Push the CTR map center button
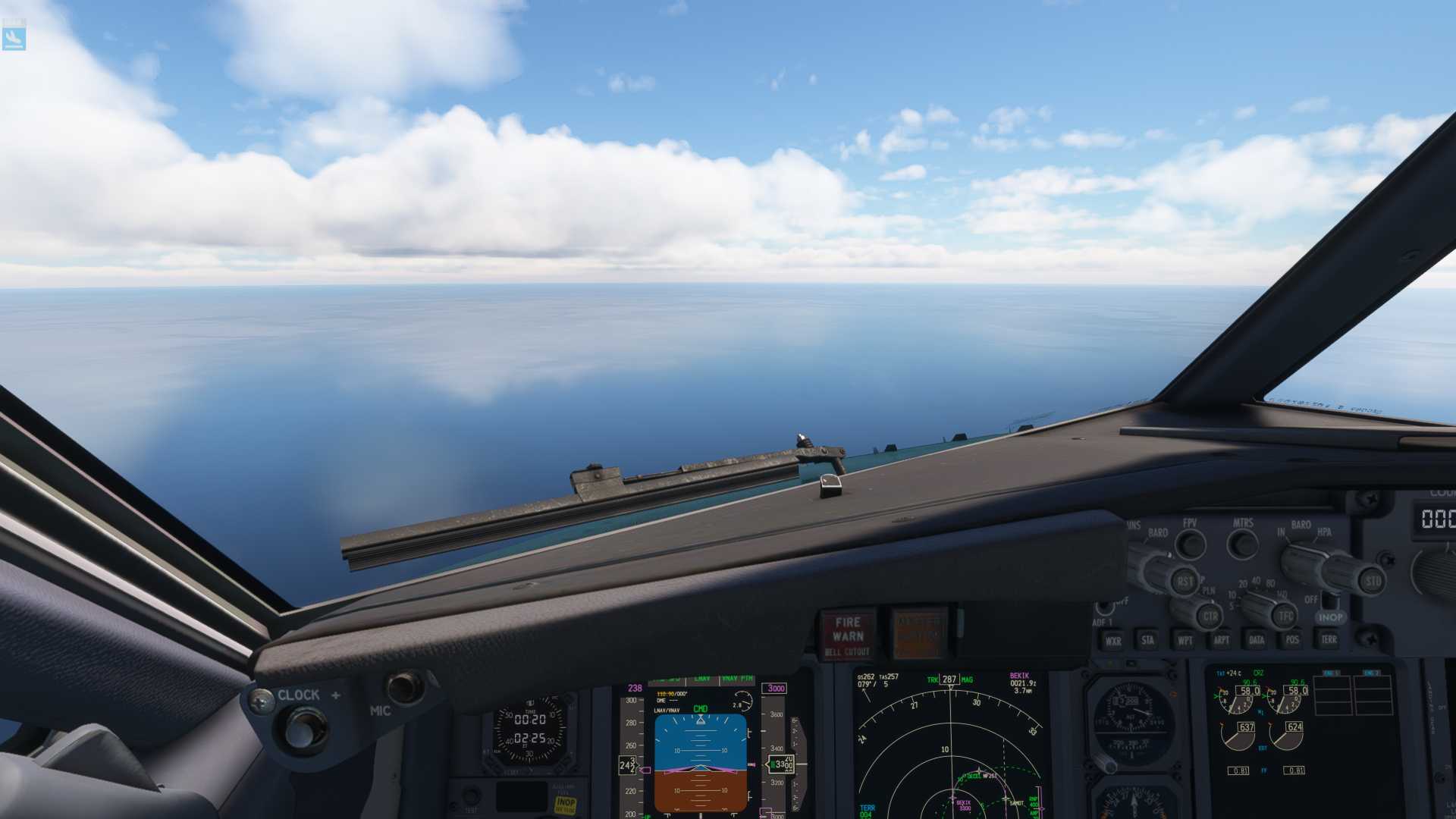The image size is (1456, 819). point(1209,616)
